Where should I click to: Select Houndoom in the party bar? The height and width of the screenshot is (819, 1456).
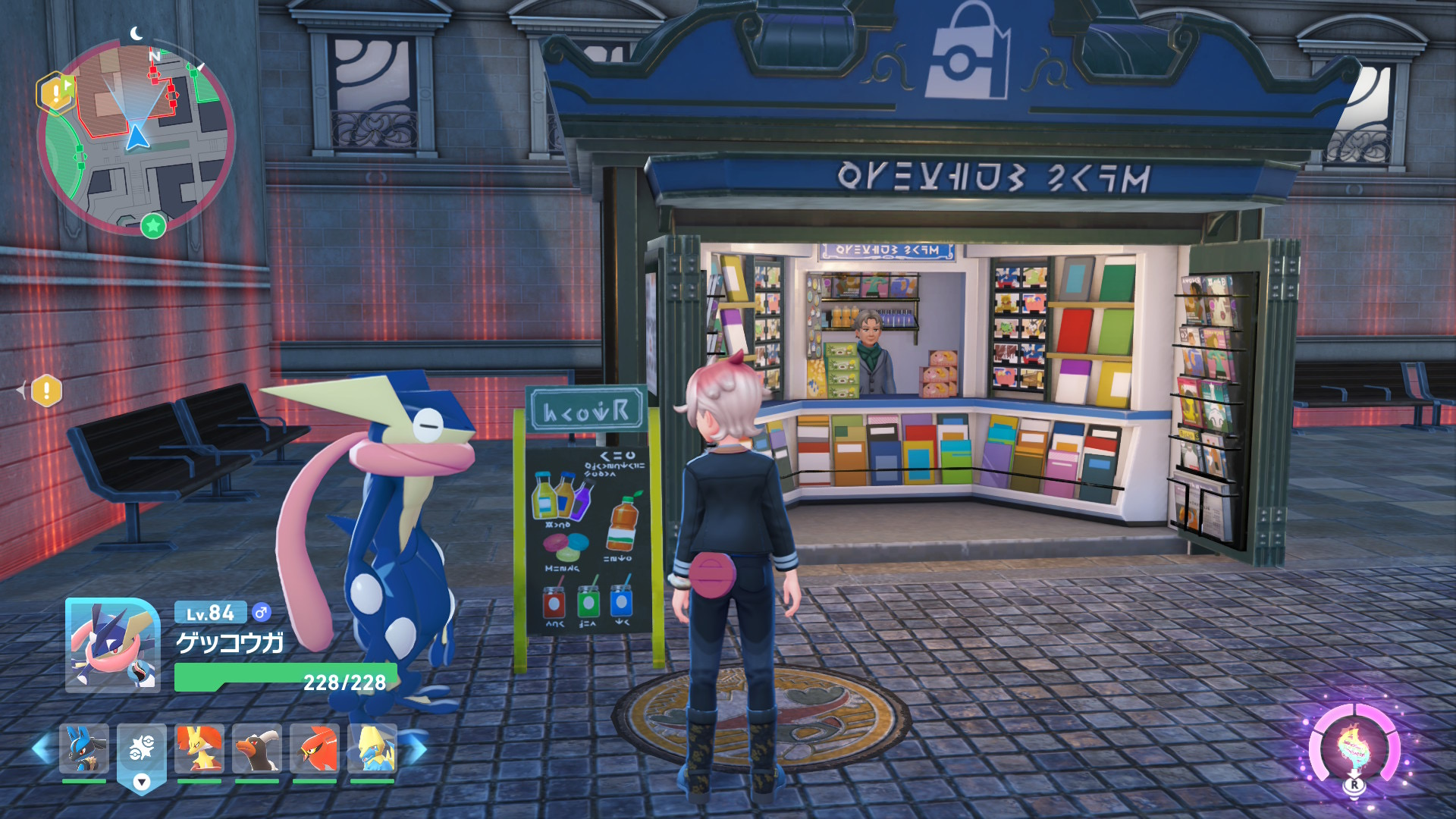click(x=257, y=748)
